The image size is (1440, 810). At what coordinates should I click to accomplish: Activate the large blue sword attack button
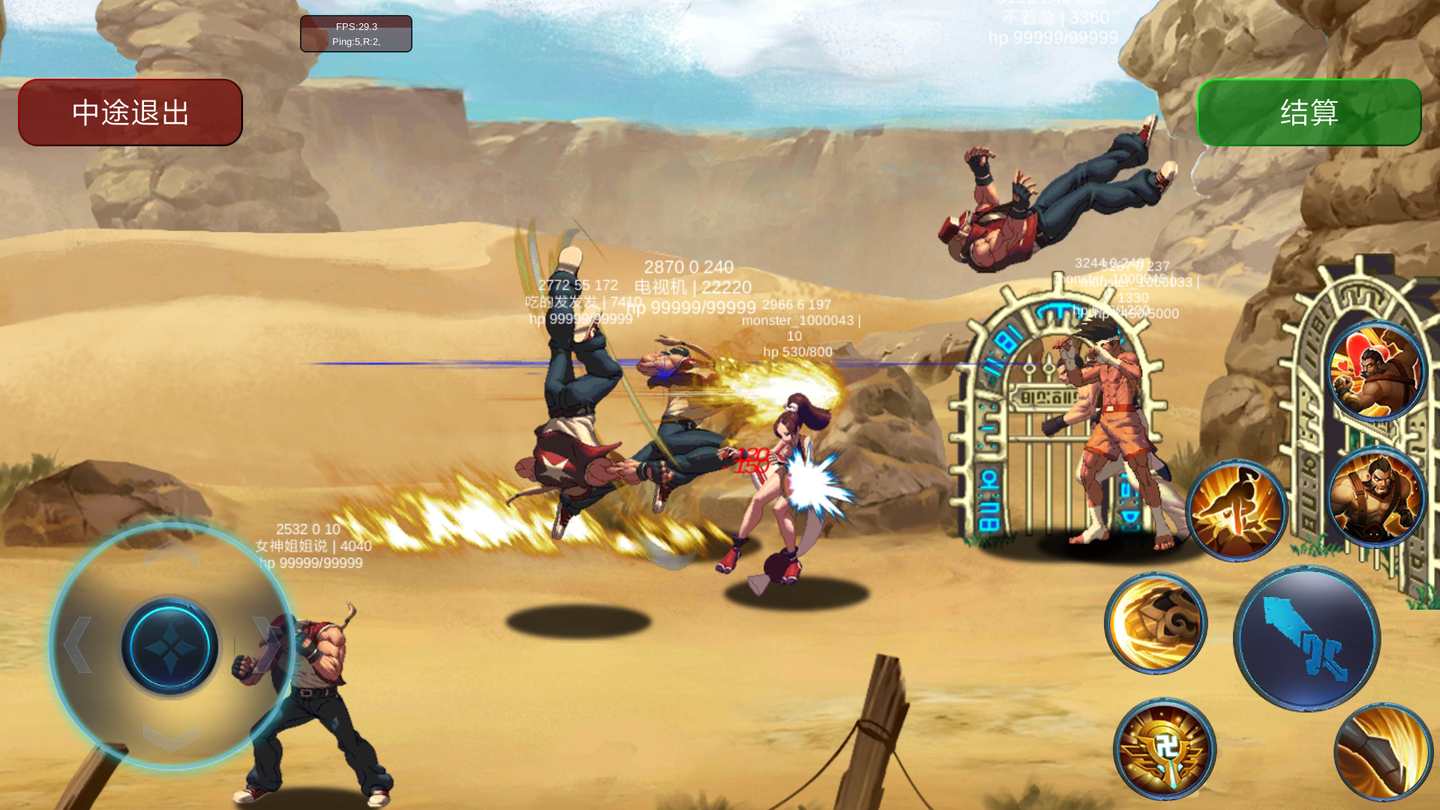pyautogui.click(x=1307, y=639)
